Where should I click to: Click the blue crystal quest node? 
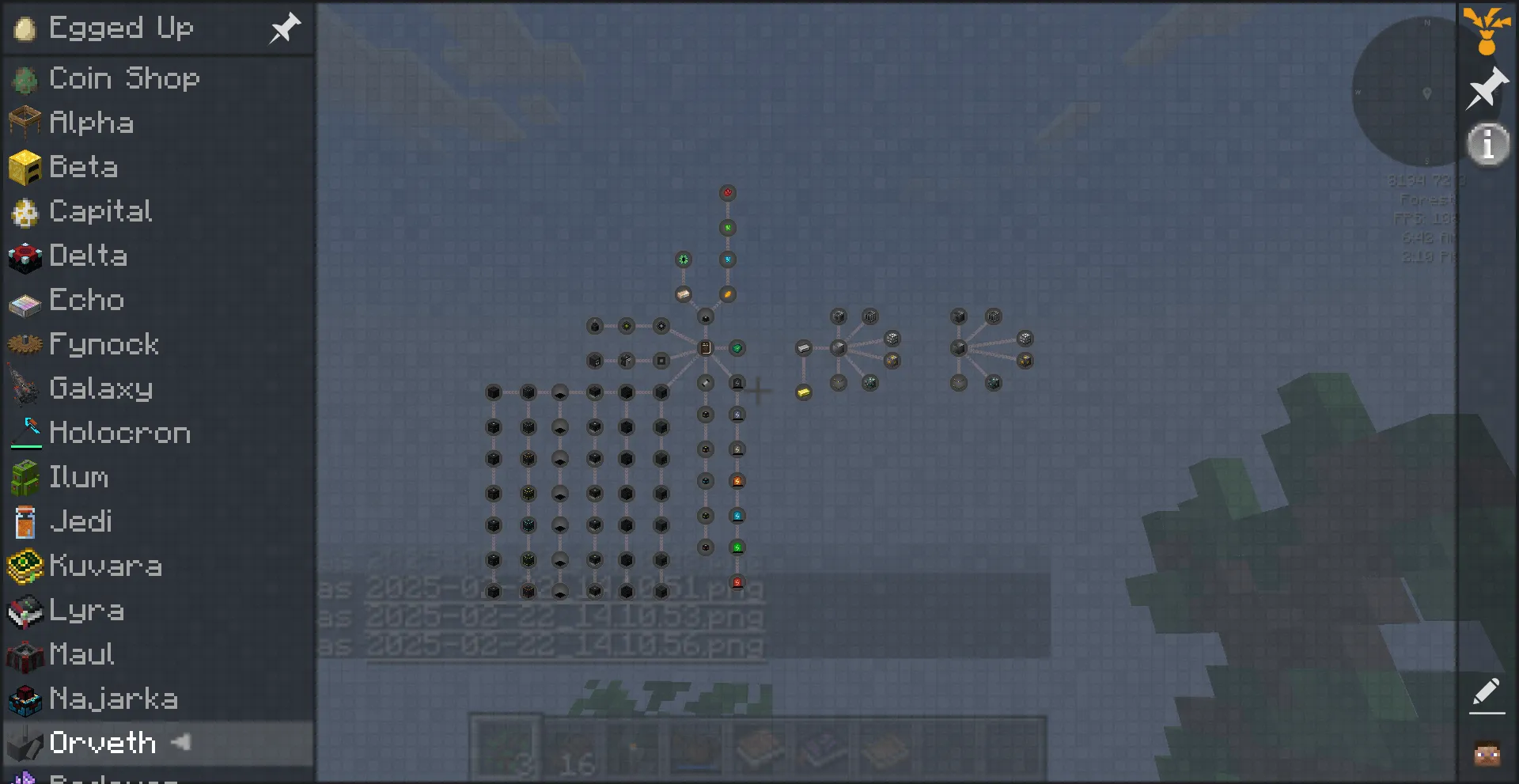pos(728,259)
